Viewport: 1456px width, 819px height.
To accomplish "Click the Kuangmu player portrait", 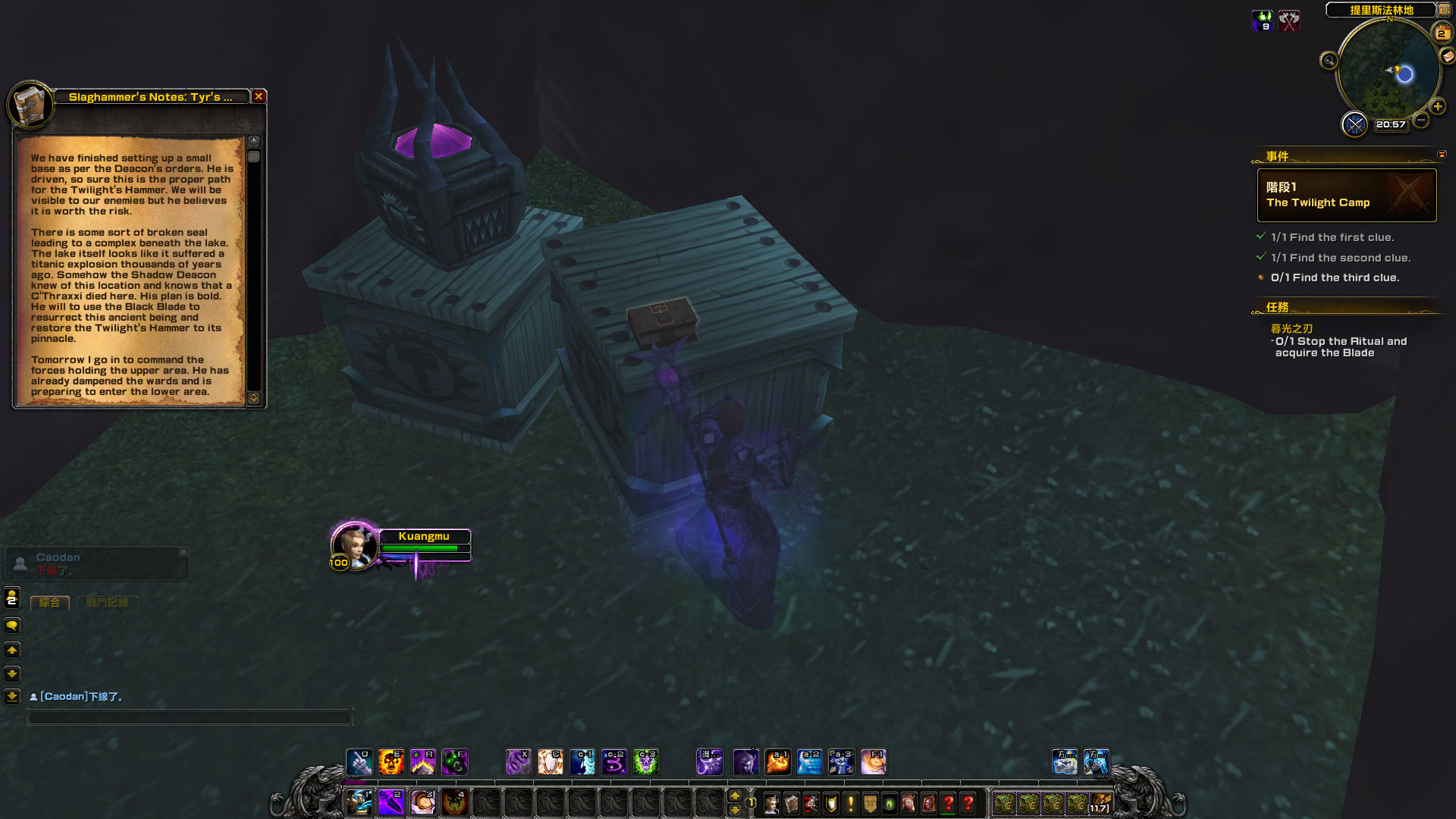I will pyautogui.click(x=353, y=544).
